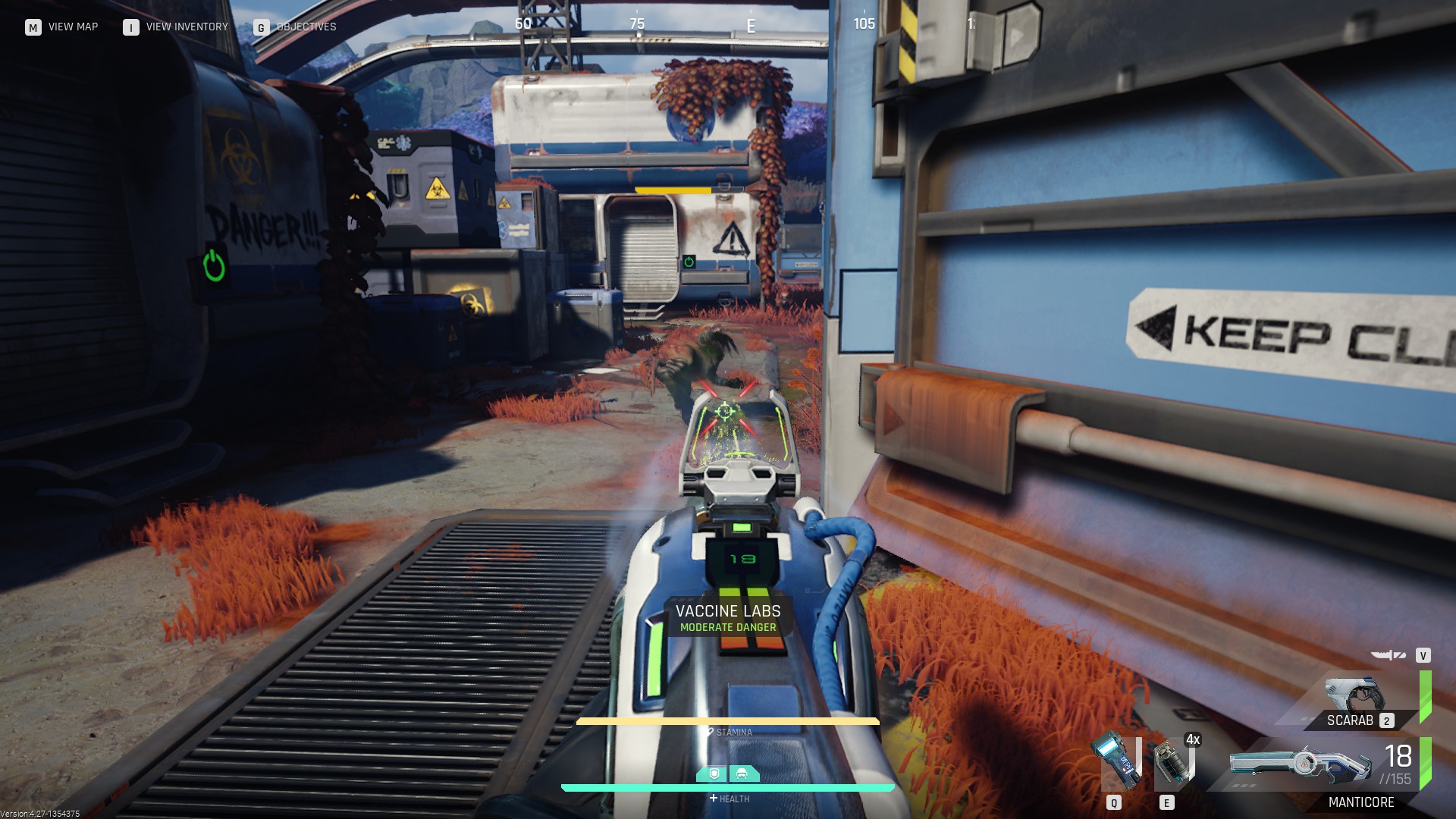1456x819 pixels.
Task: Click the combat knife melee icon
Action: (x=1388, y=655)
